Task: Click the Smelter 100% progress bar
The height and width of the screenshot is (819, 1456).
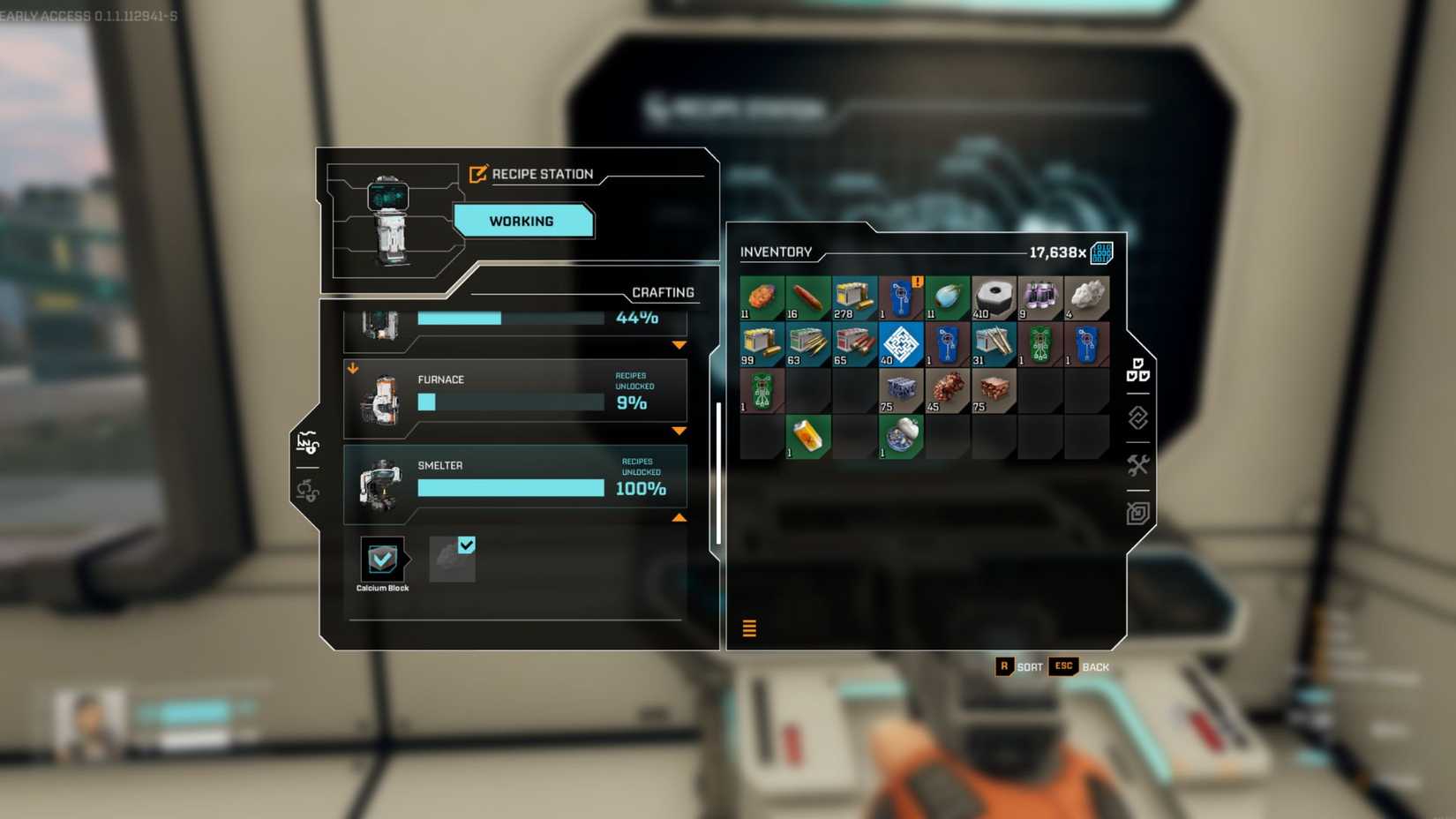Action: (510, 487)
